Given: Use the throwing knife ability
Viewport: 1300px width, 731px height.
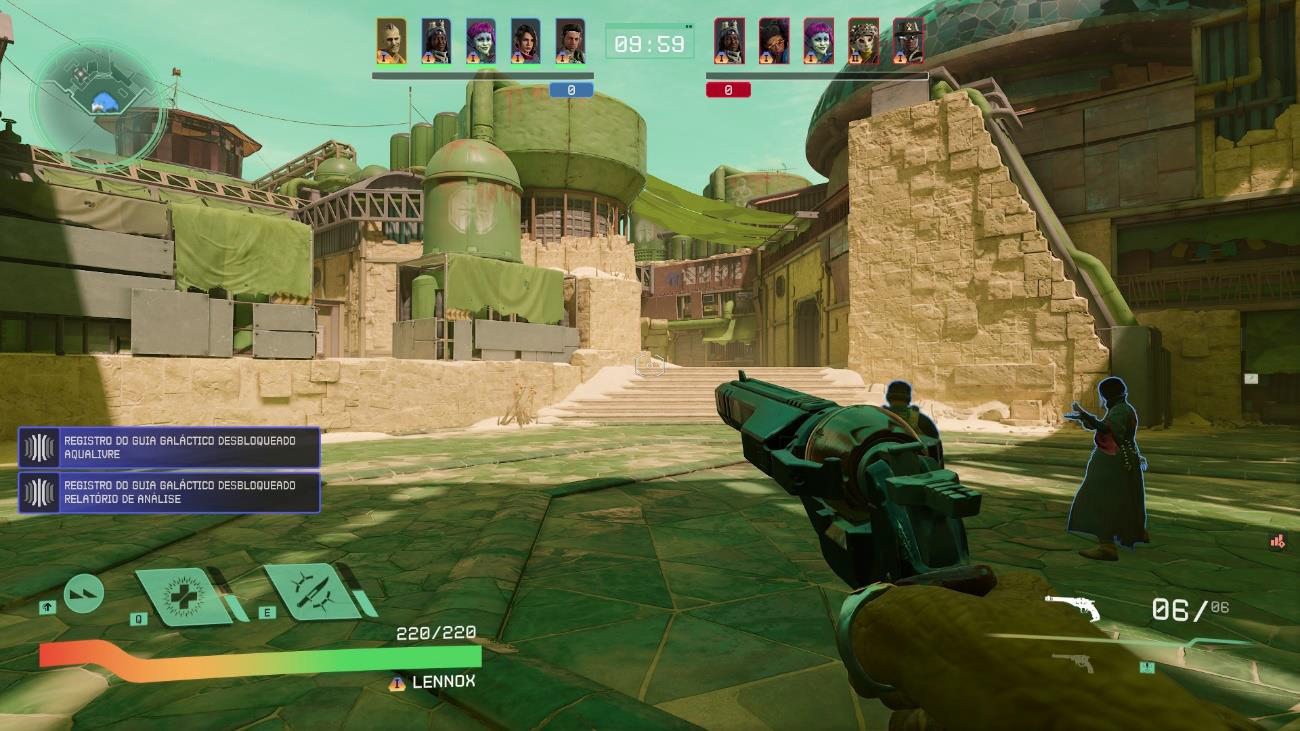Looking at the screenshot, I should (312, 591).
